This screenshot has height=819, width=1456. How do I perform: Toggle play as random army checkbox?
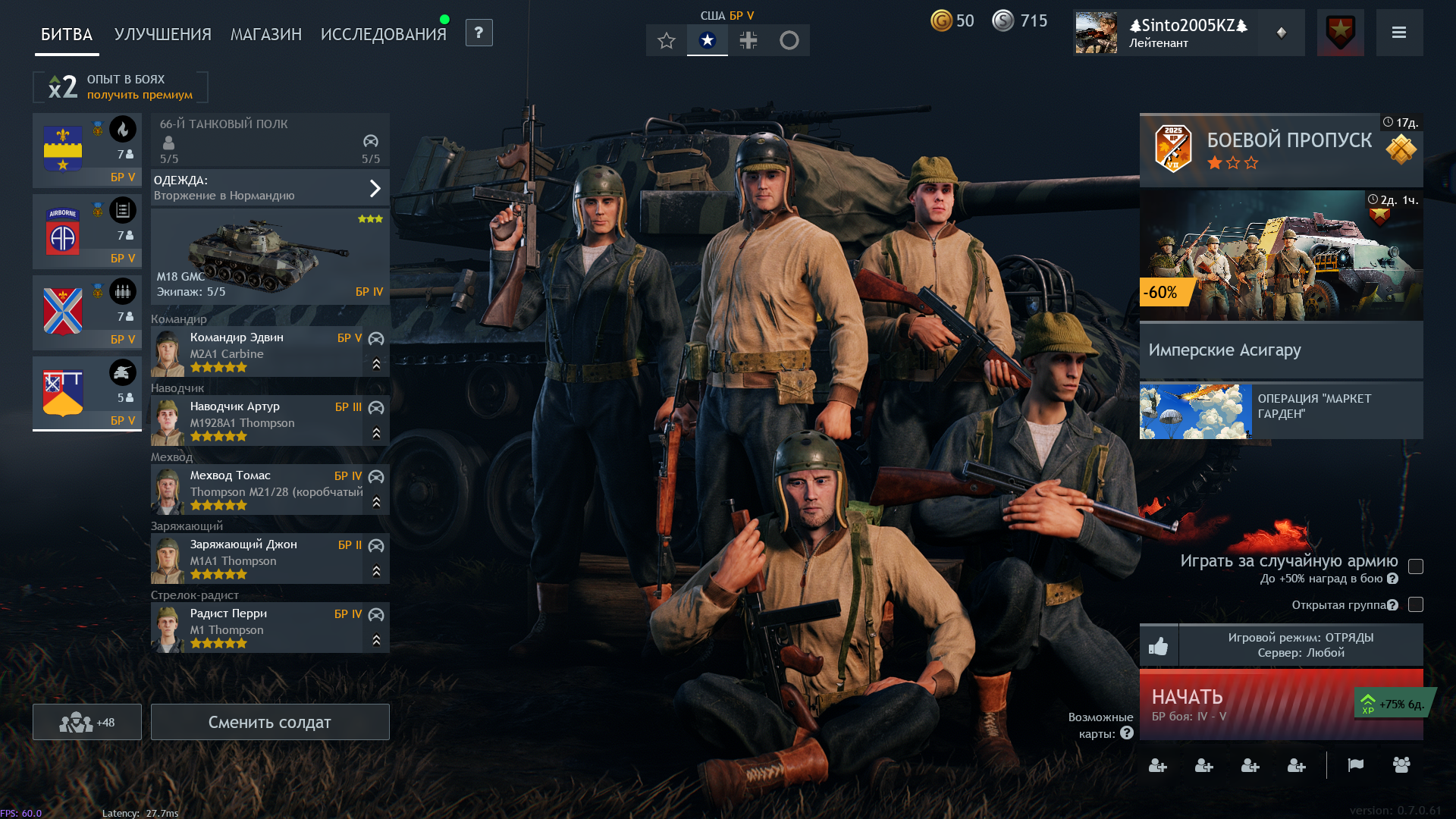click(x=1415, y=566)
